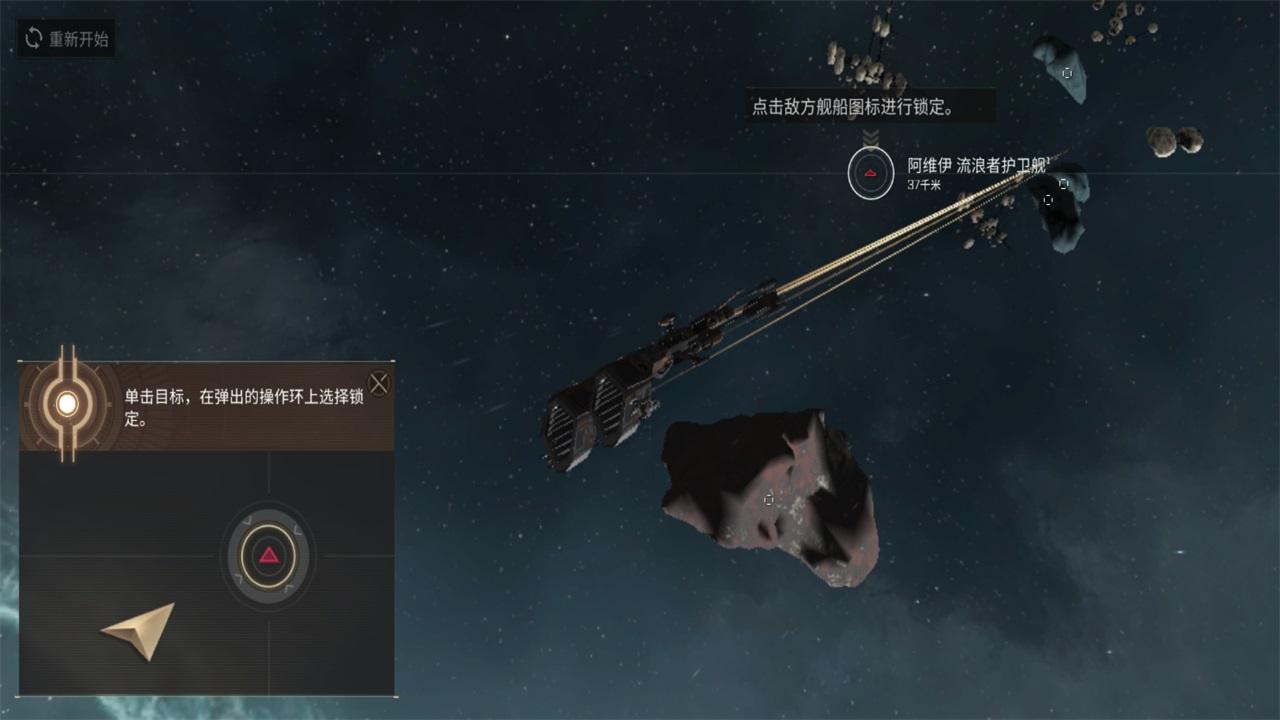The width and height of the screenshot is (1280, 720).
Task: Click the crosshair marker on the top-right asteroid
Action: [x=1066, y=73]
